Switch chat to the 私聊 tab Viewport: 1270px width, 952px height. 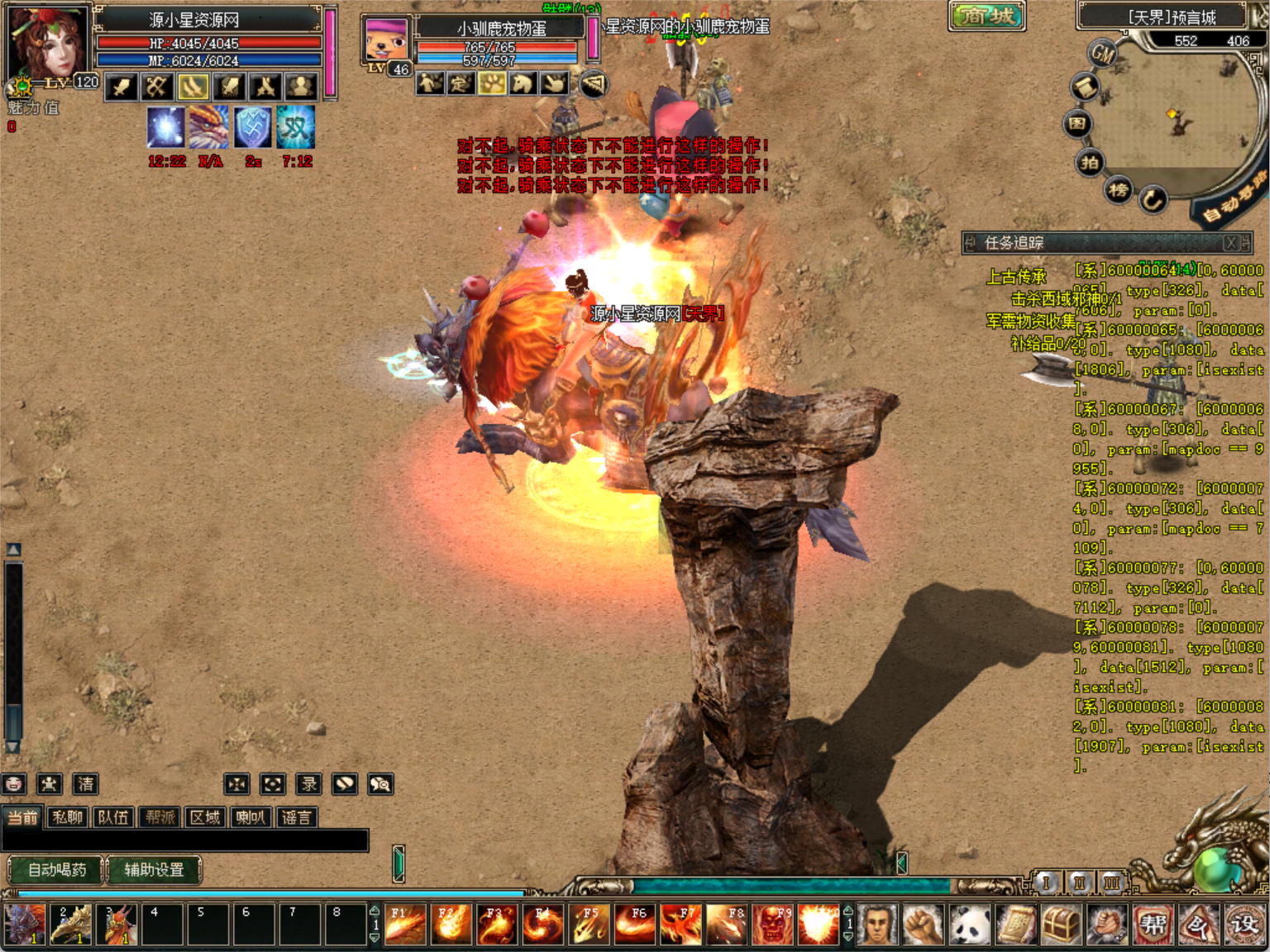pos(68,817)
